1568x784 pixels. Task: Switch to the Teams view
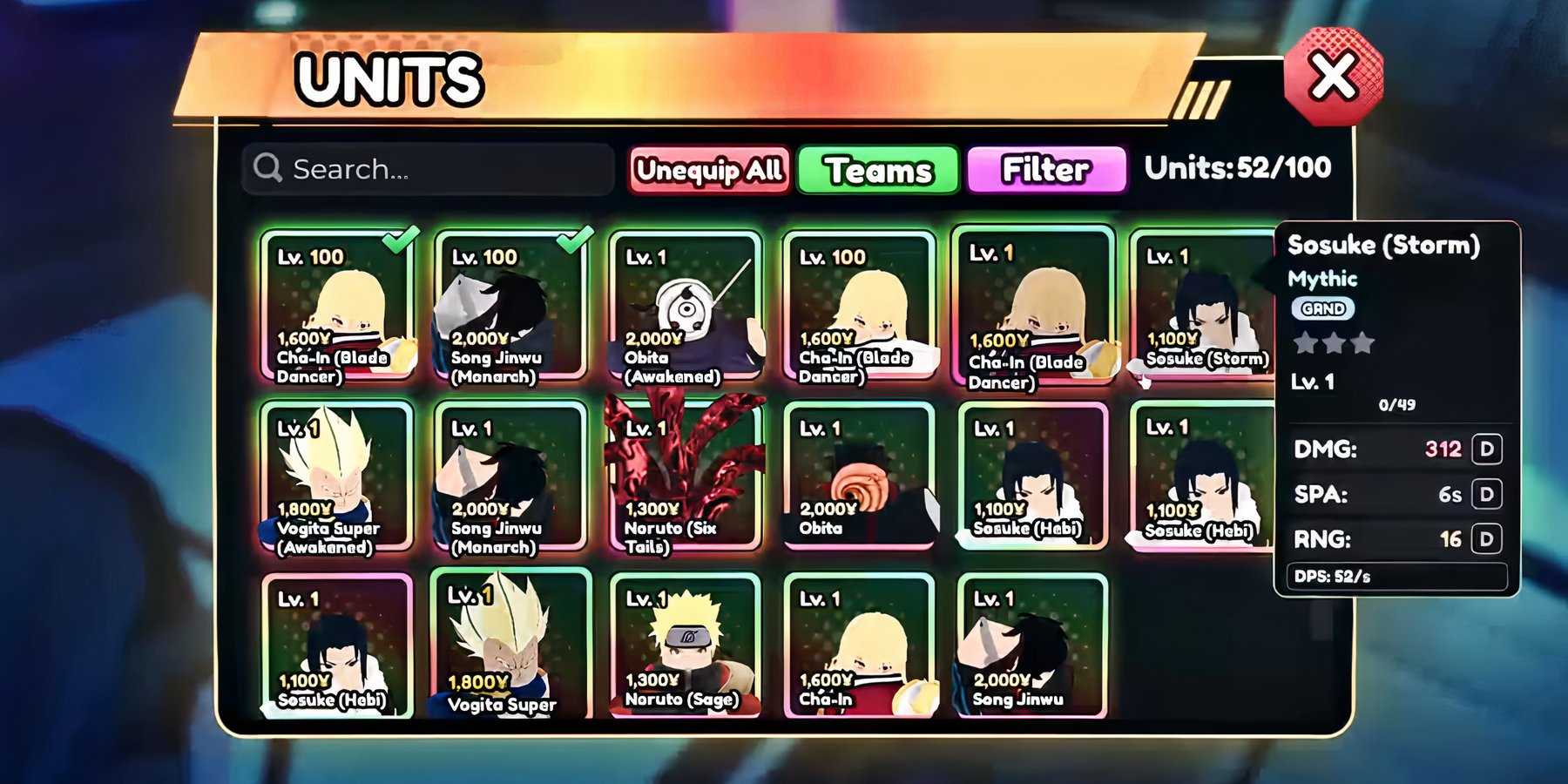(x=876, y=170)
